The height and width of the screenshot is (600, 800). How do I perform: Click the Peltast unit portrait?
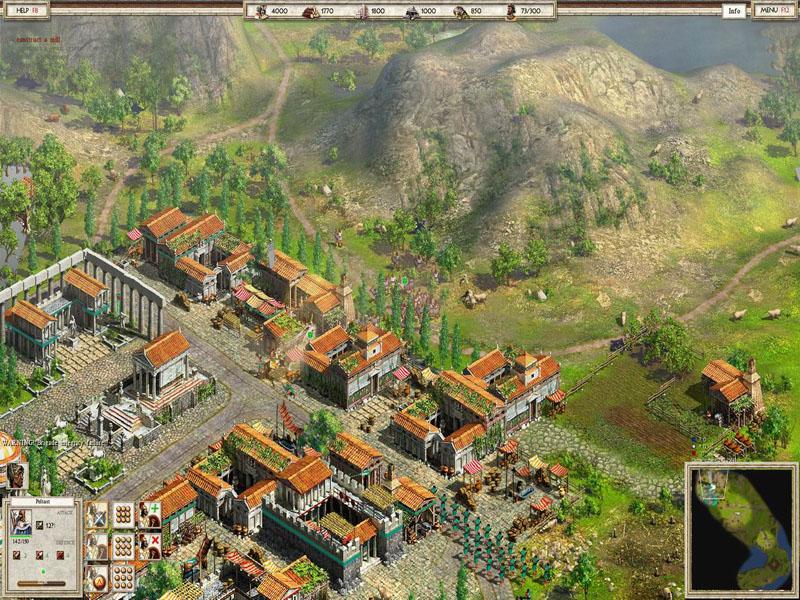coord(21,522)
